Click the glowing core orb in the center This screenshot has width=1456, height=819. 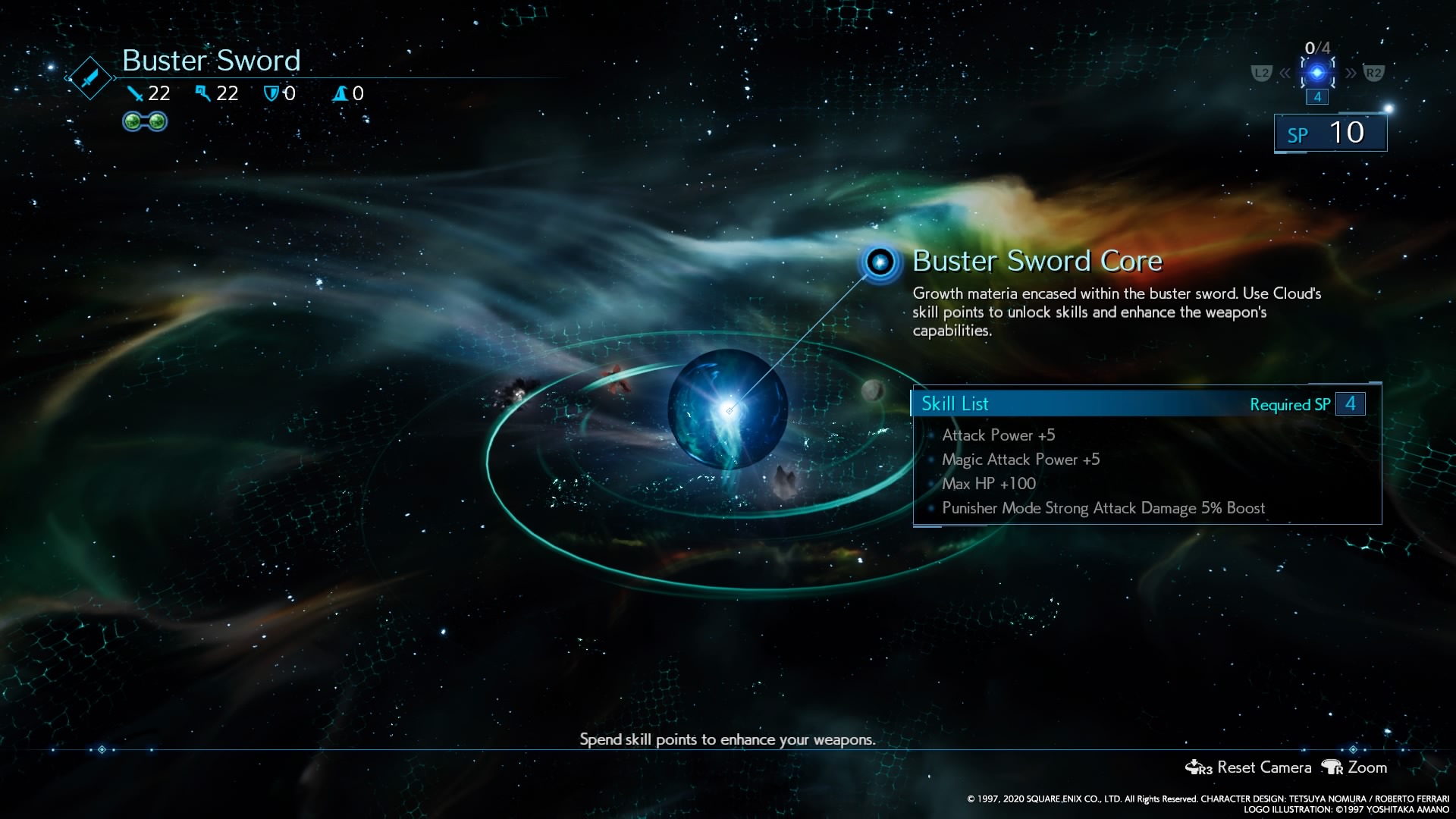pos(727,409)
